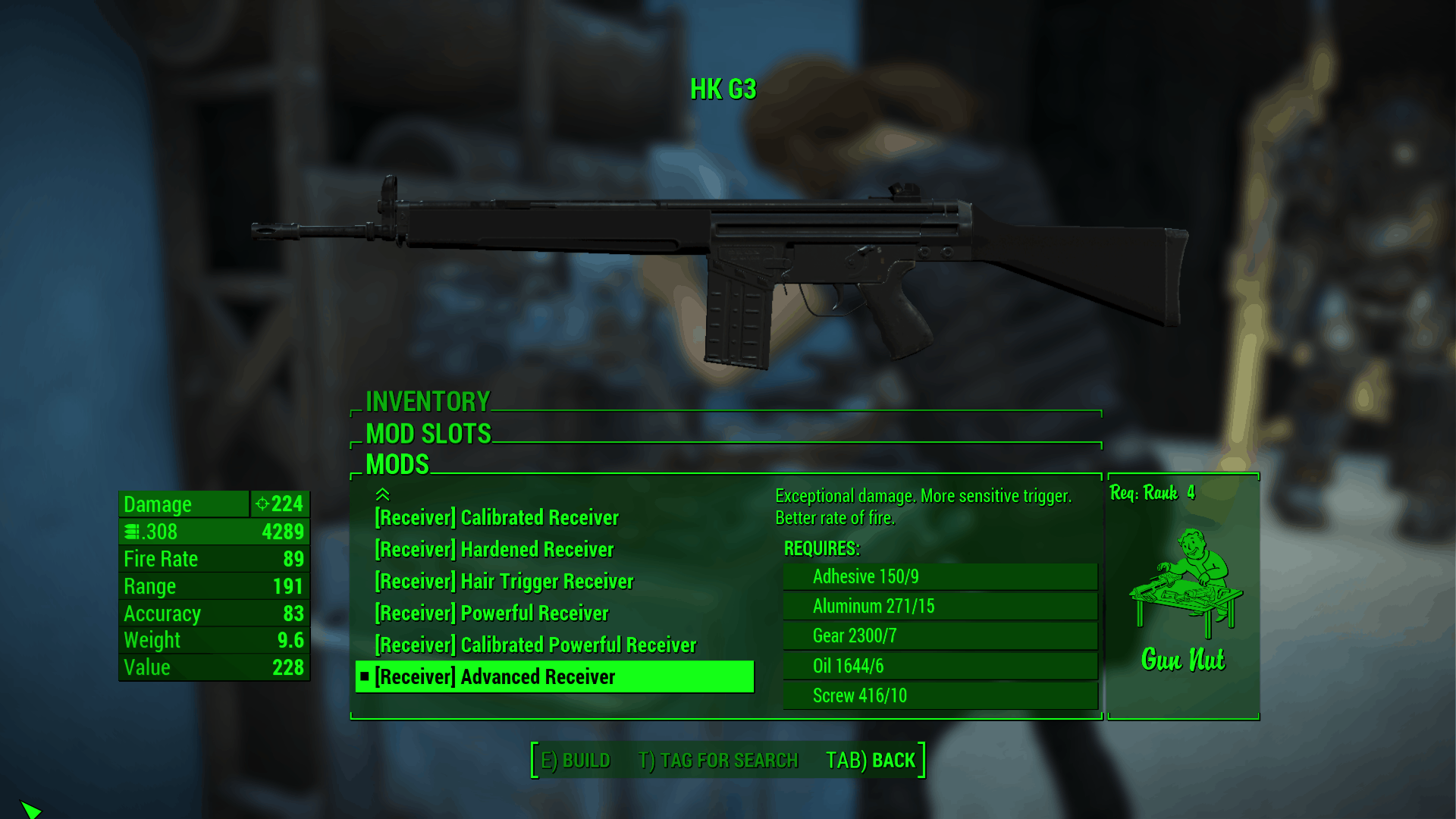Click the Gun Nut perk icon
Viewport: 1456px width, 819px height.
pos(1184,584)
